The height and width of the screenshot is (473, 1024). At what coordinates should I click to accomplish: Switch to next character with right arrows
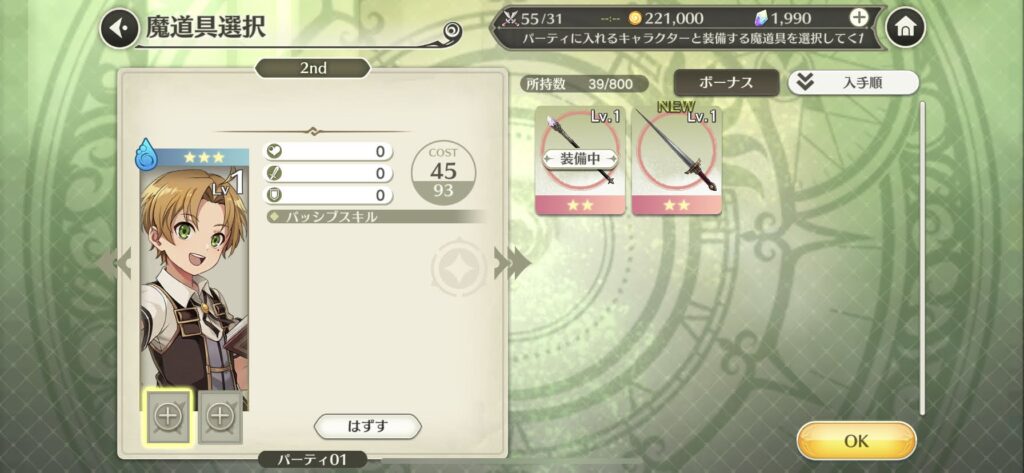(510, 263)
